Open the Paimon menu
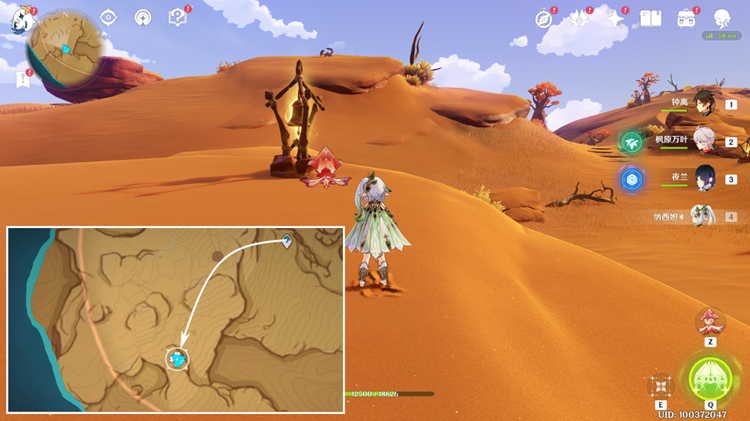The image size is (750, 421). click(x=21, y=19)
